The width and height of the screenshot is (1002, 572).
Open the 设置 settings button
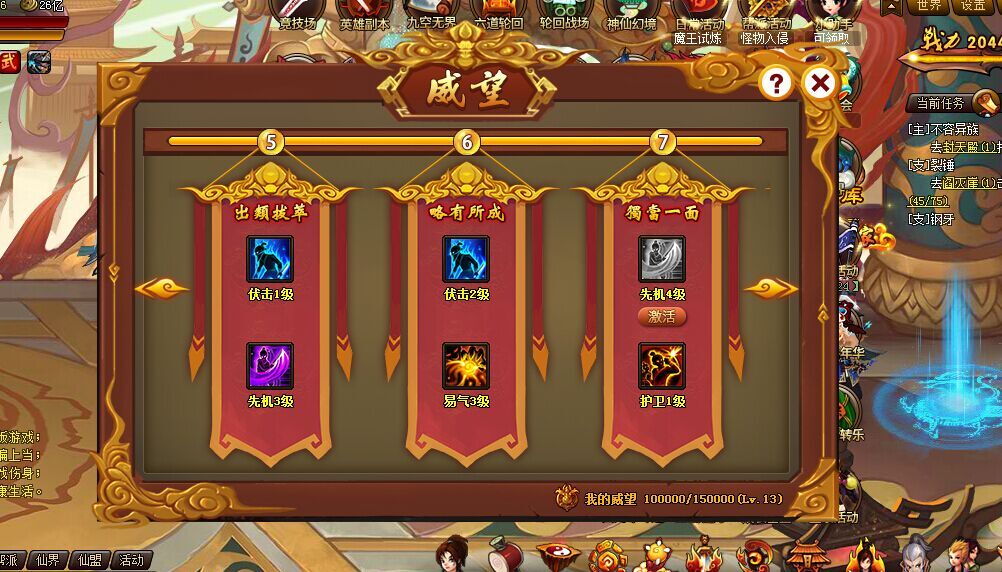pyautogui.click(x=974, y=6)
